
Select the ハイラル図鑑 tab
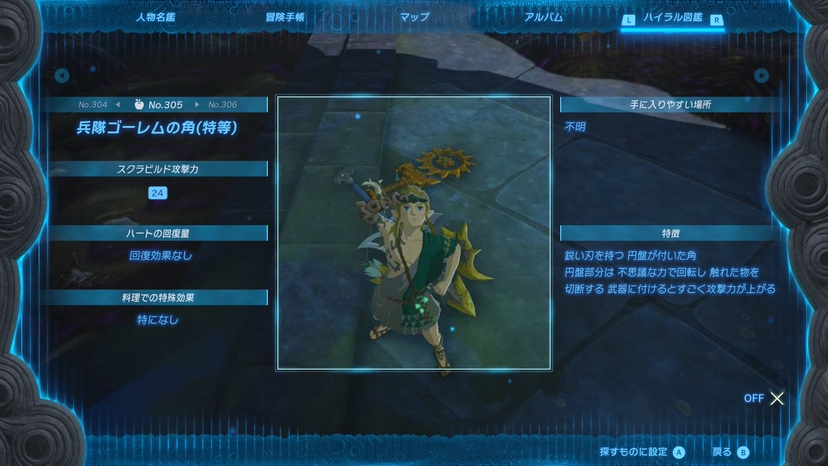672,18
